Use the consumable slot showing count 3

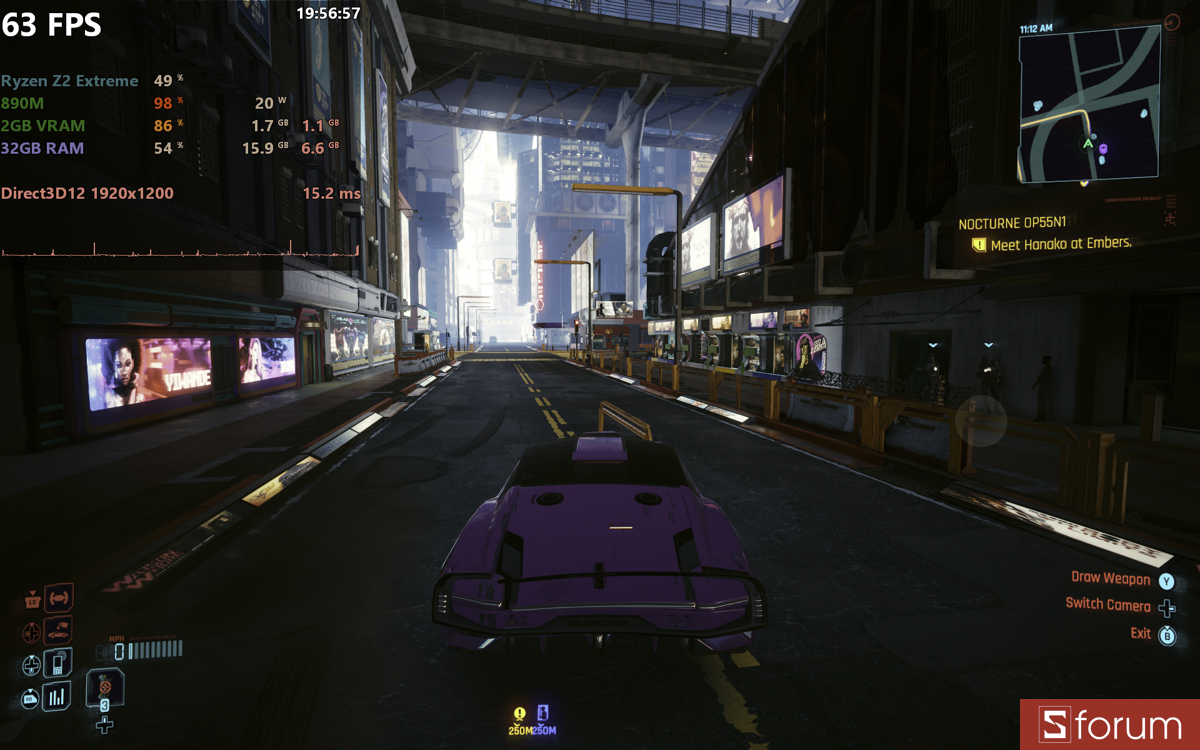pos(104,688)
